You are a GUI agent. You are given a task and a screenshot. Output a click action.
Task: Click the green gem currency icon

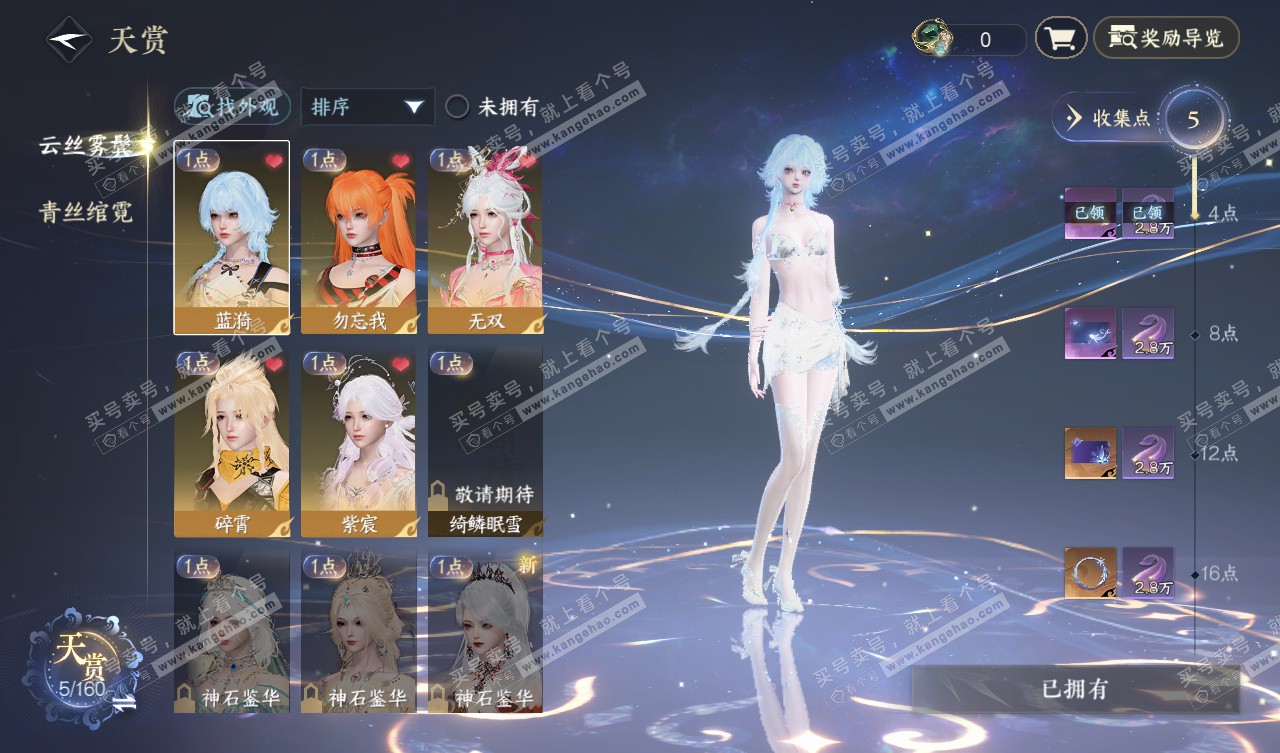pyautogui.click(x=933, y=38)
